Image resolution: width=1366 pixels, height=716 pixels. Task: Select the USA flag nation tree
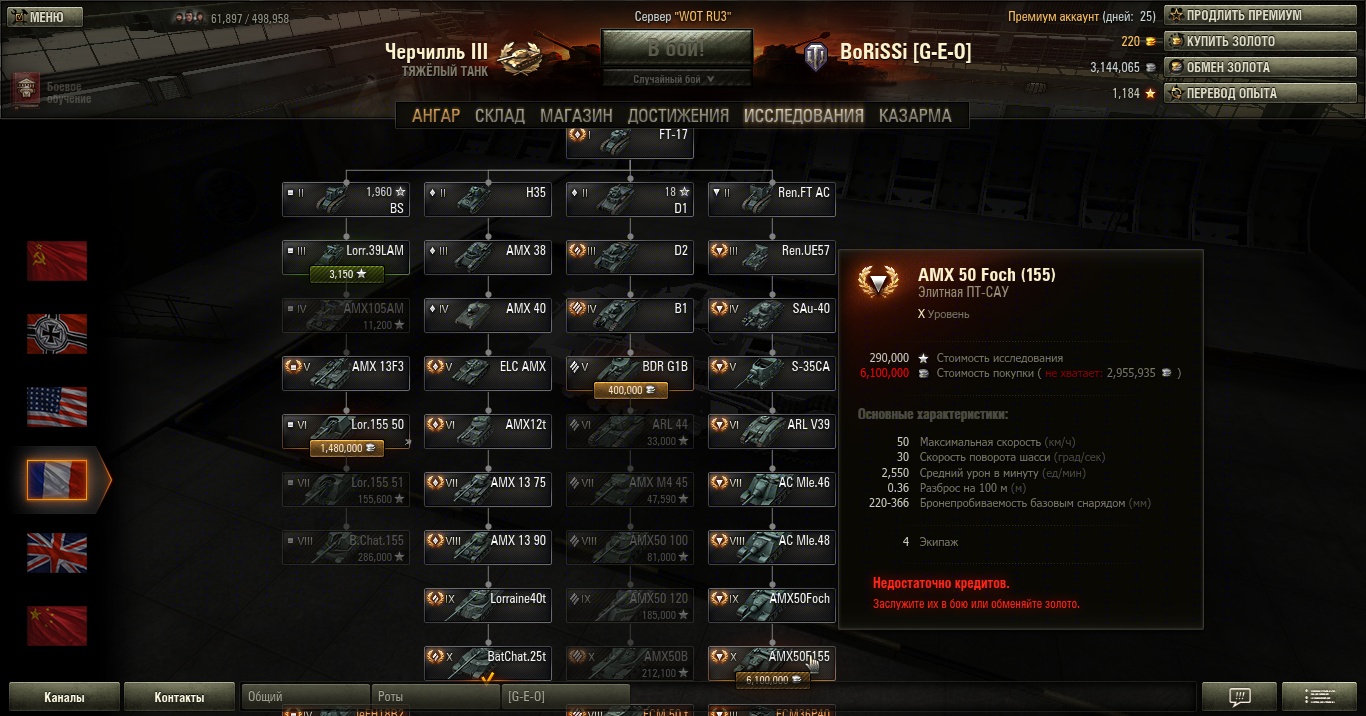[57, 407]
